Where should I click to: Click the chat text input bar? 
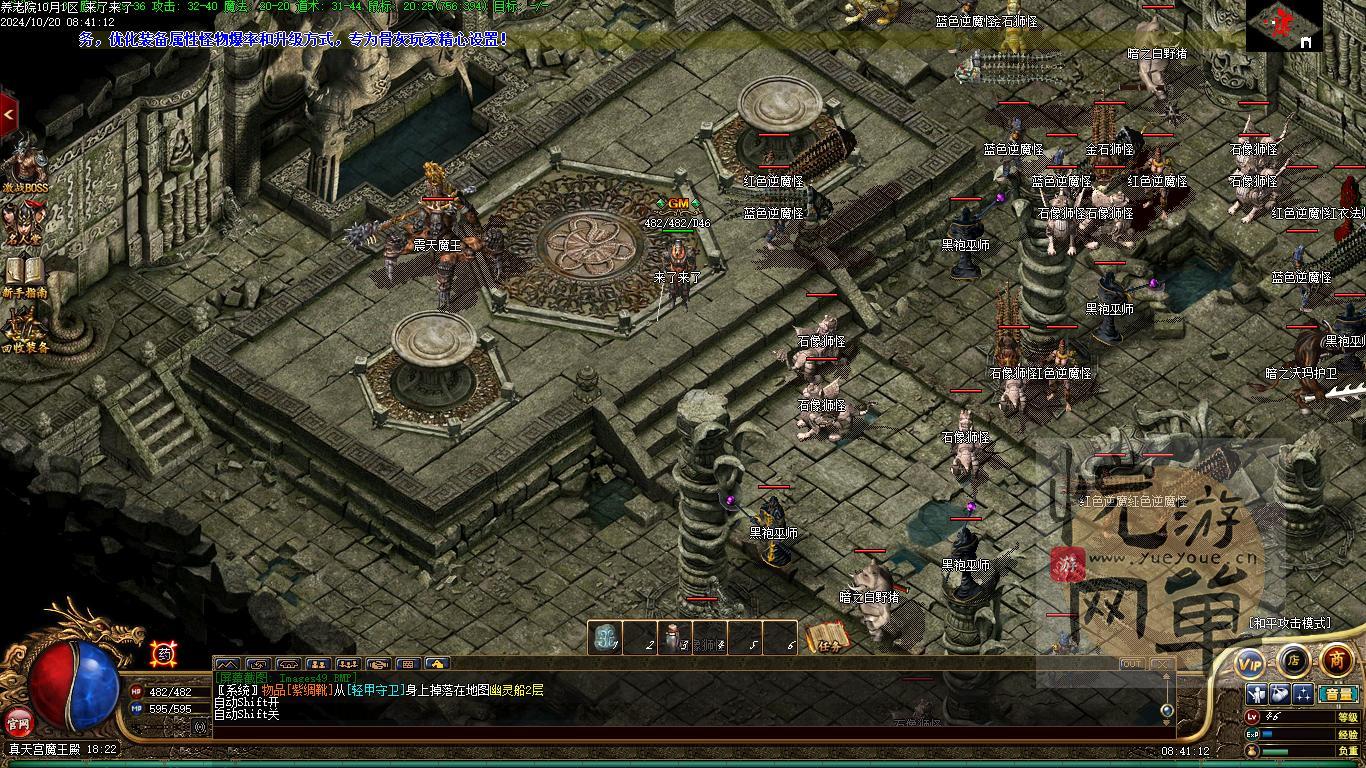(690, 732)
